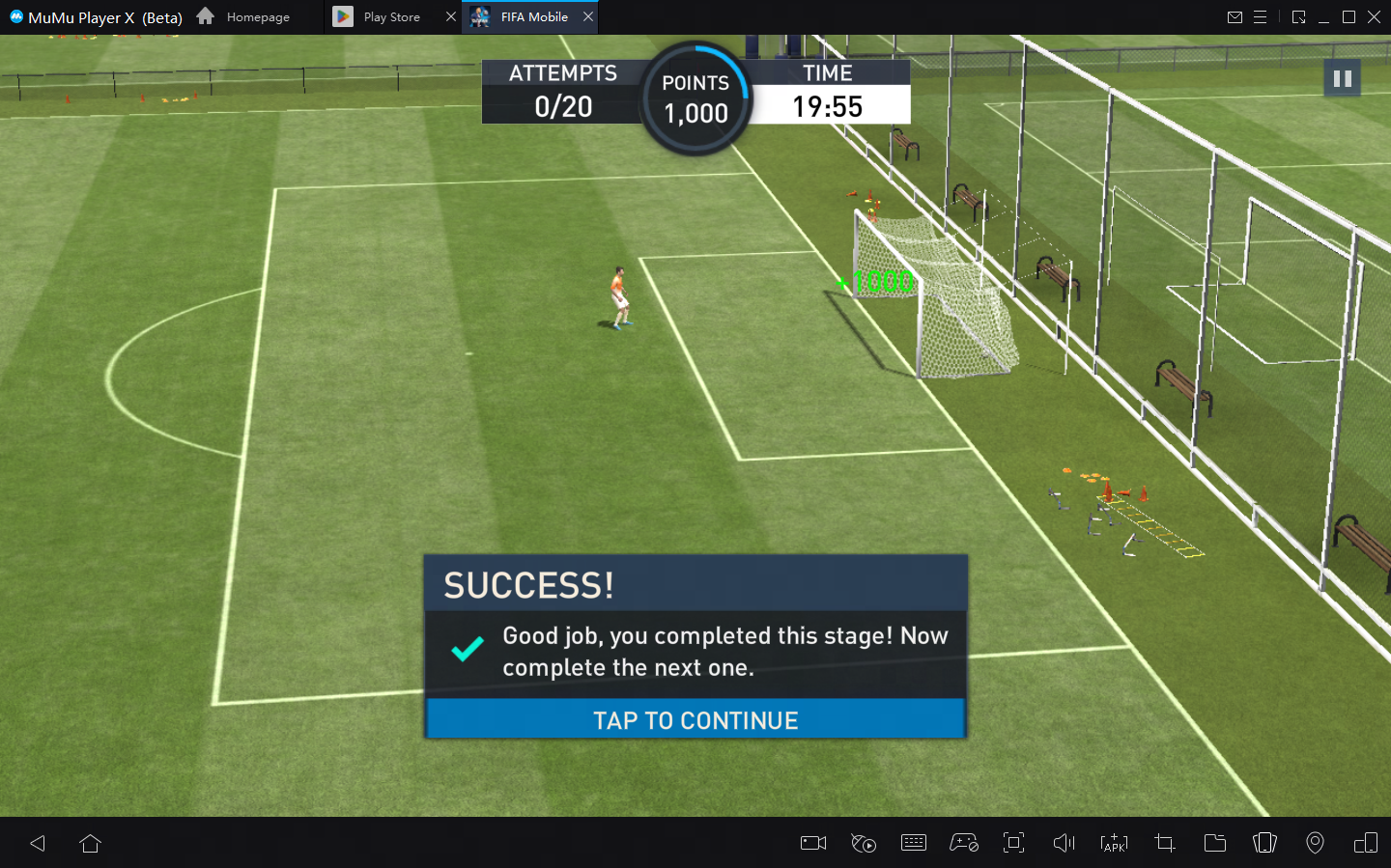Pause the game with the pause icon
1391x868 pixels.
click(x=1342, y=78)
